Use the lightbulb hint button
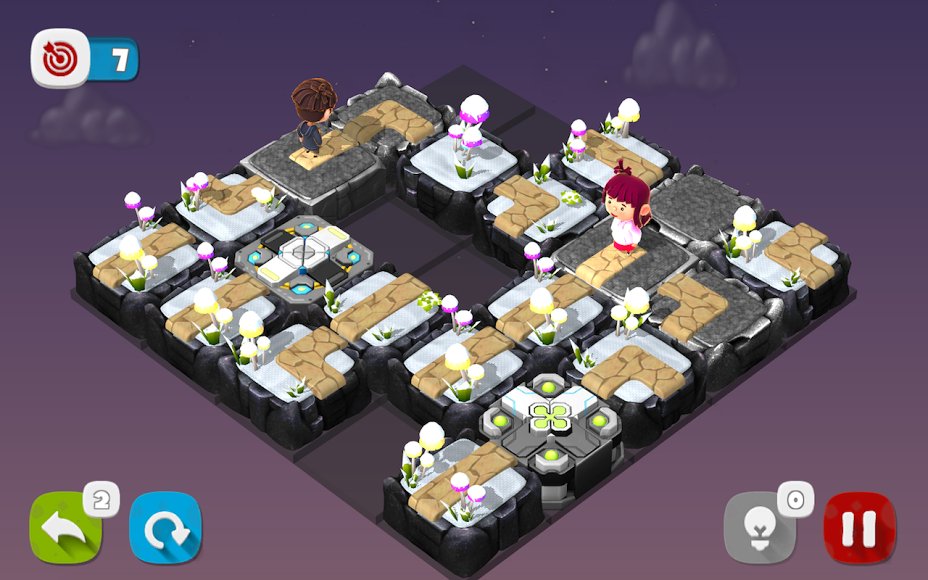The image size is (928, 580). point(759,529)
